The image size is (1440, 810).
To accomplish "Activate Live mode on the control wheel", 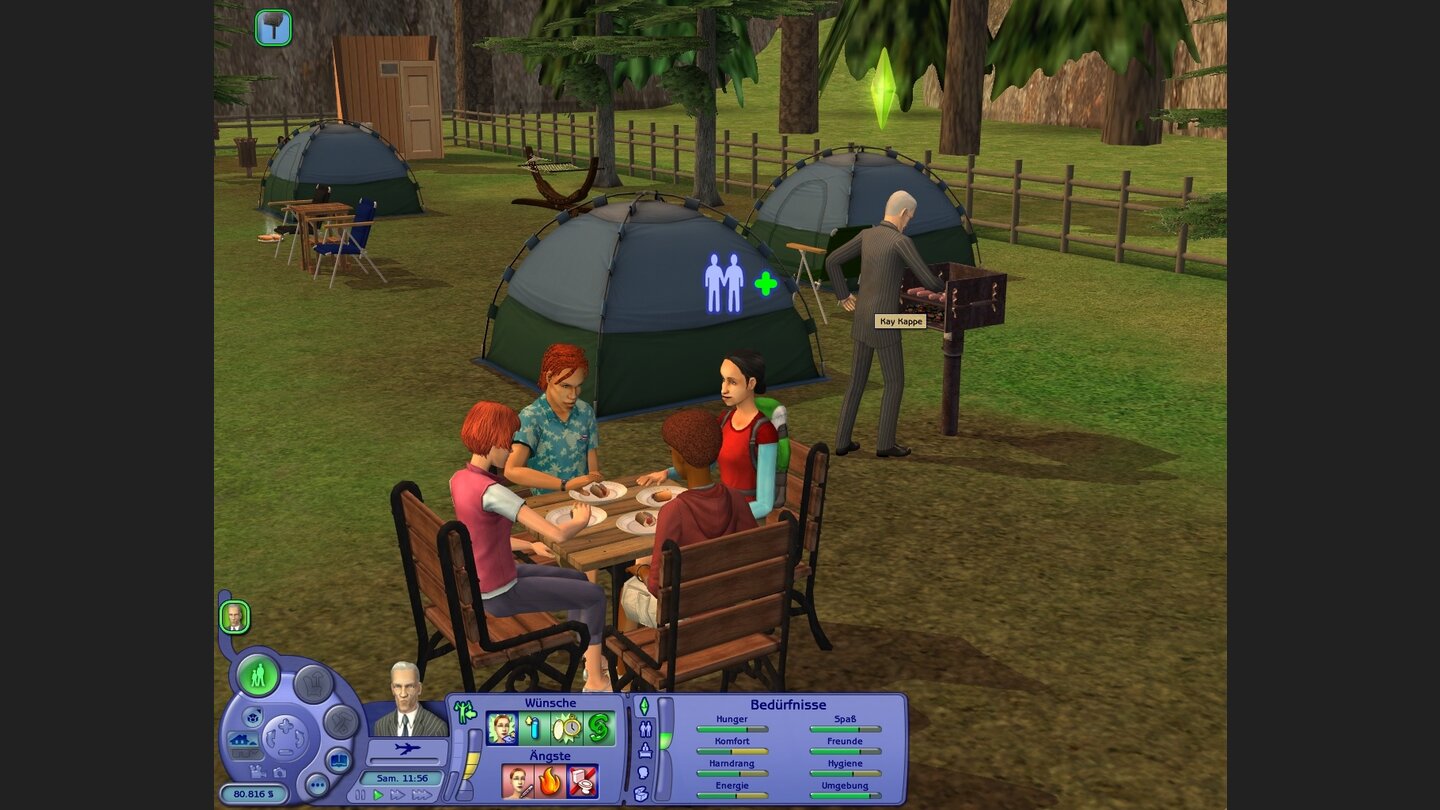I will [x=258, y=676].
